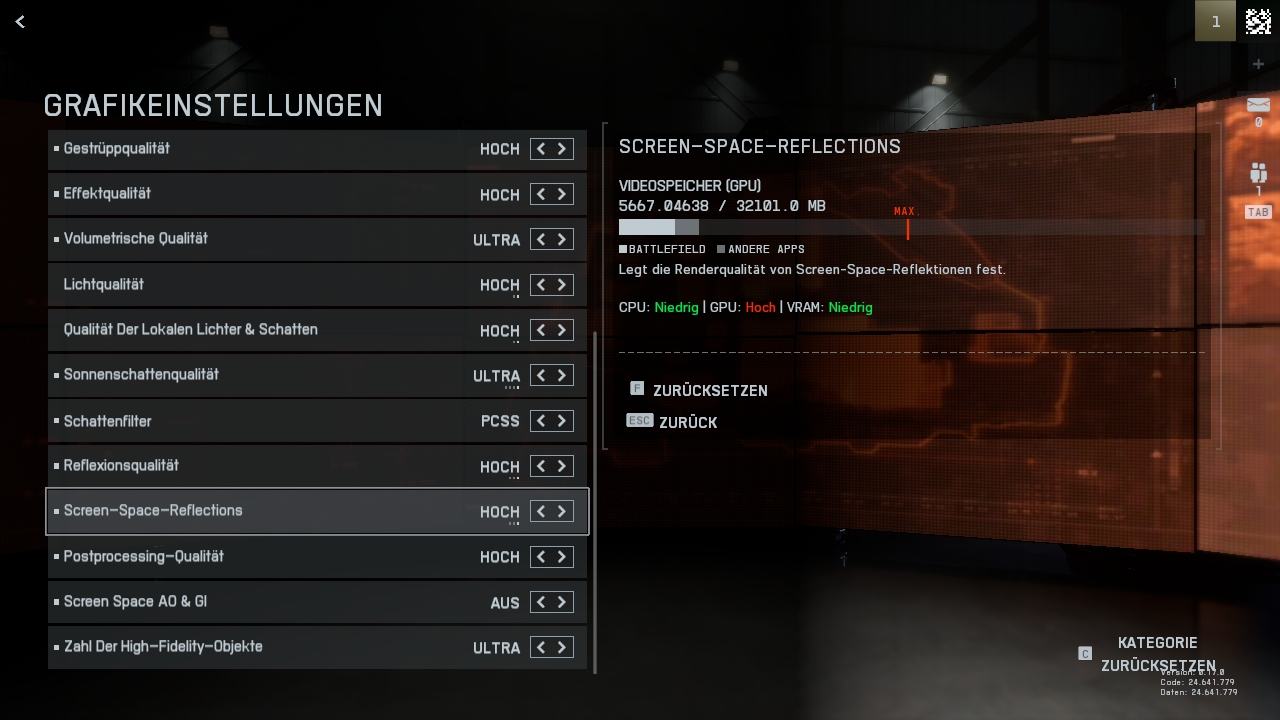Viewport: 1280px width, 720px height.
Task: Click the plus icon in the sidebar
Action: click(1258, 65)
